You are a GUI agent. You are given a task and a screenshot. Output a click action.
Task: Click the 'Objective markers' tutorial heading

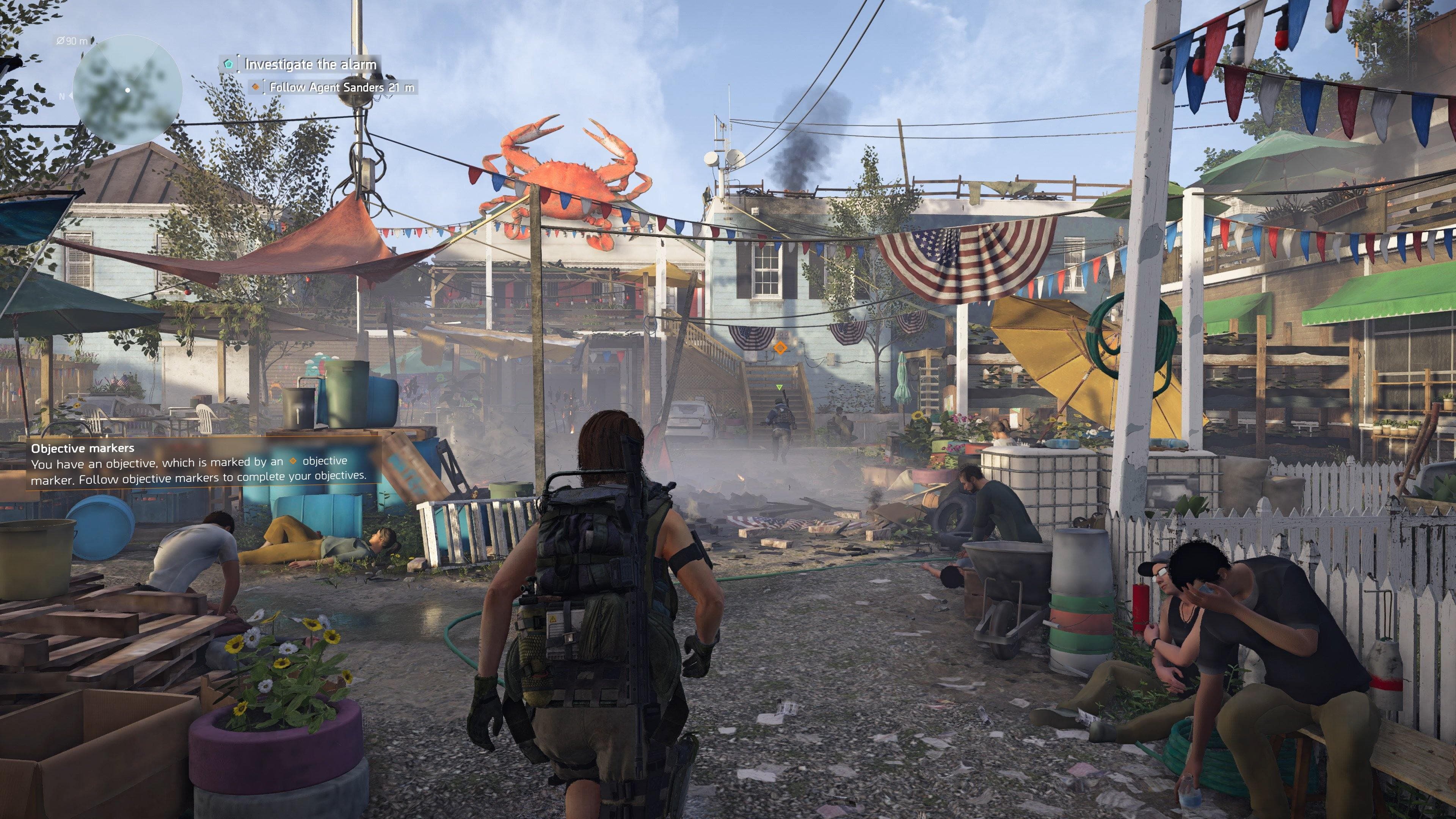point(84,448)
